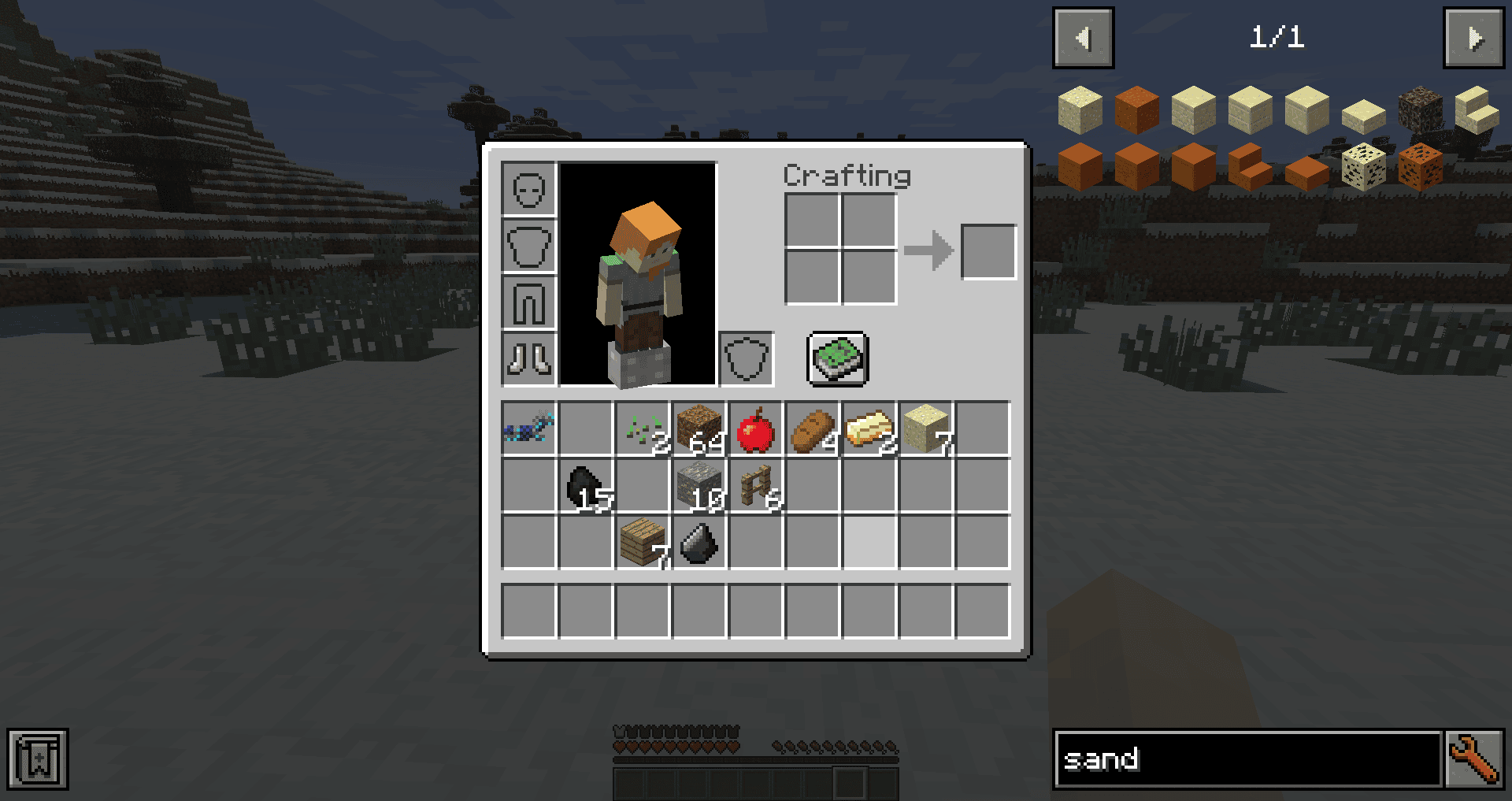Screen dimensions: 1512x801
Task: Open the wrench config button
Action: (1473, 759)
